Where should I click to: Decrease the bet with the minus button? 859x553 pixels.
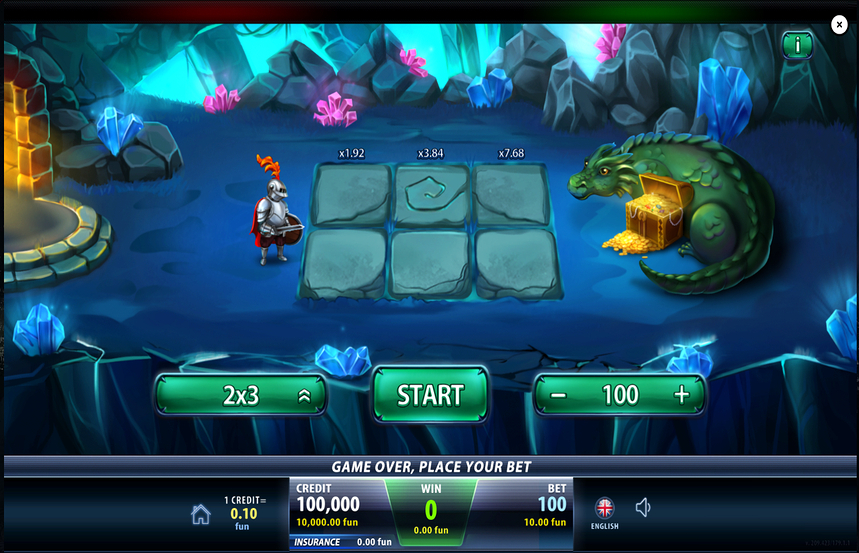558,395
